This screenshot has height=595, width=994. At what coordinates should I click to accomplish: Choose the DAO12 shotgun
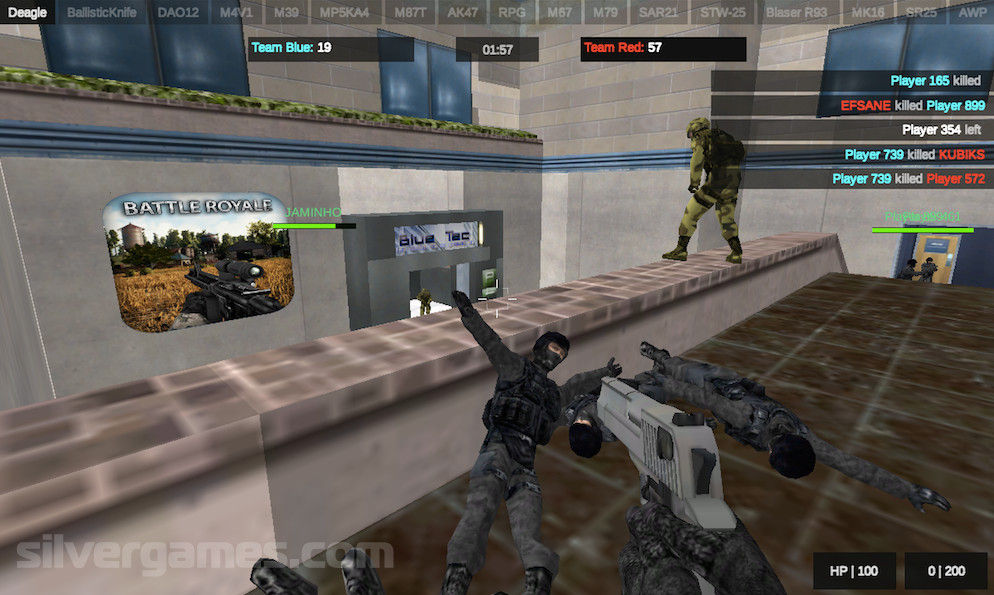tap(178, 13)
